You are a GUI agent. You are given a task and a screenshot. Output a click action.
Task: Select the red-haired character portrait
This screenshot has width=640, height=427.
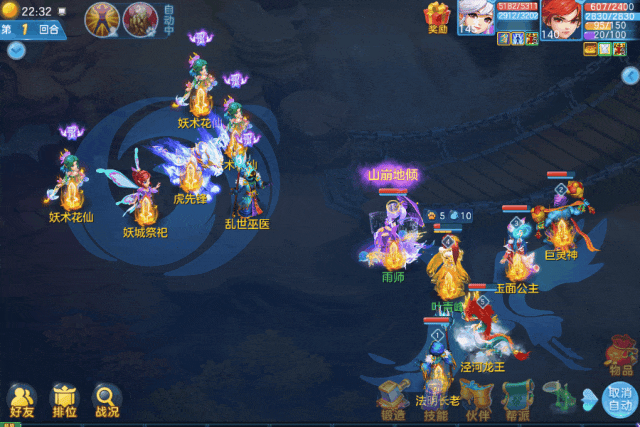[x=561, y=17]
